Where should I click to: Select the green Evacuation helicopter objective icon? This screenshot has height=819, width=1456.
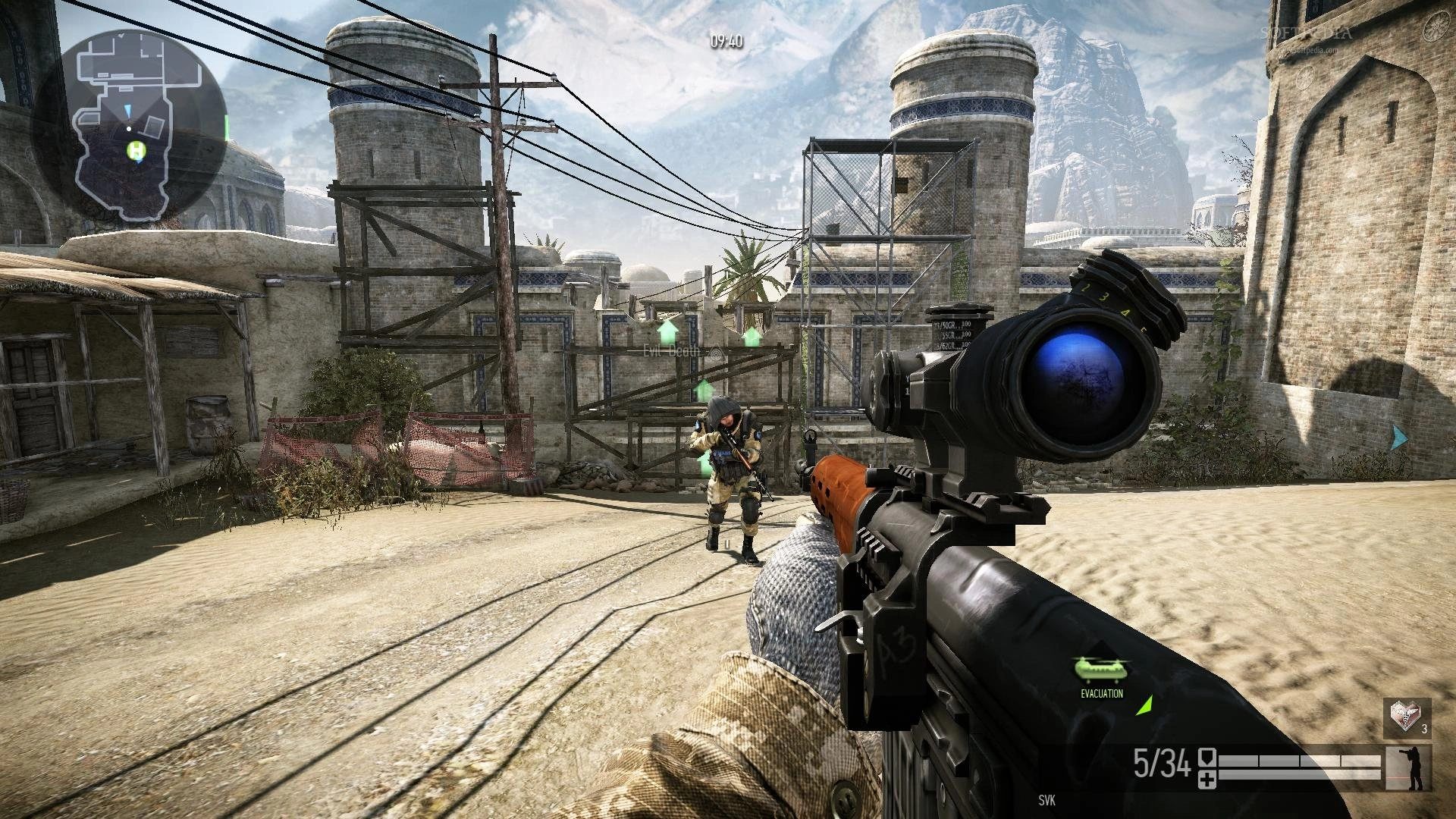(x=1102, y=668)
